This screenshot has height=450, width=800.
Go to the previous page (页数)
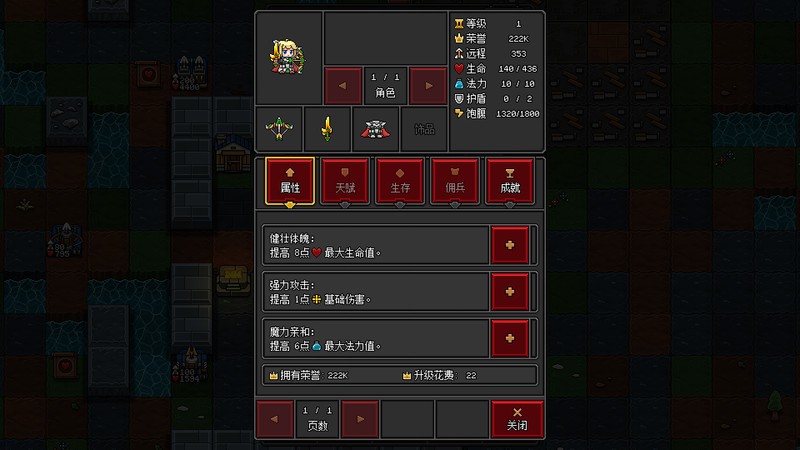(275, 417)
